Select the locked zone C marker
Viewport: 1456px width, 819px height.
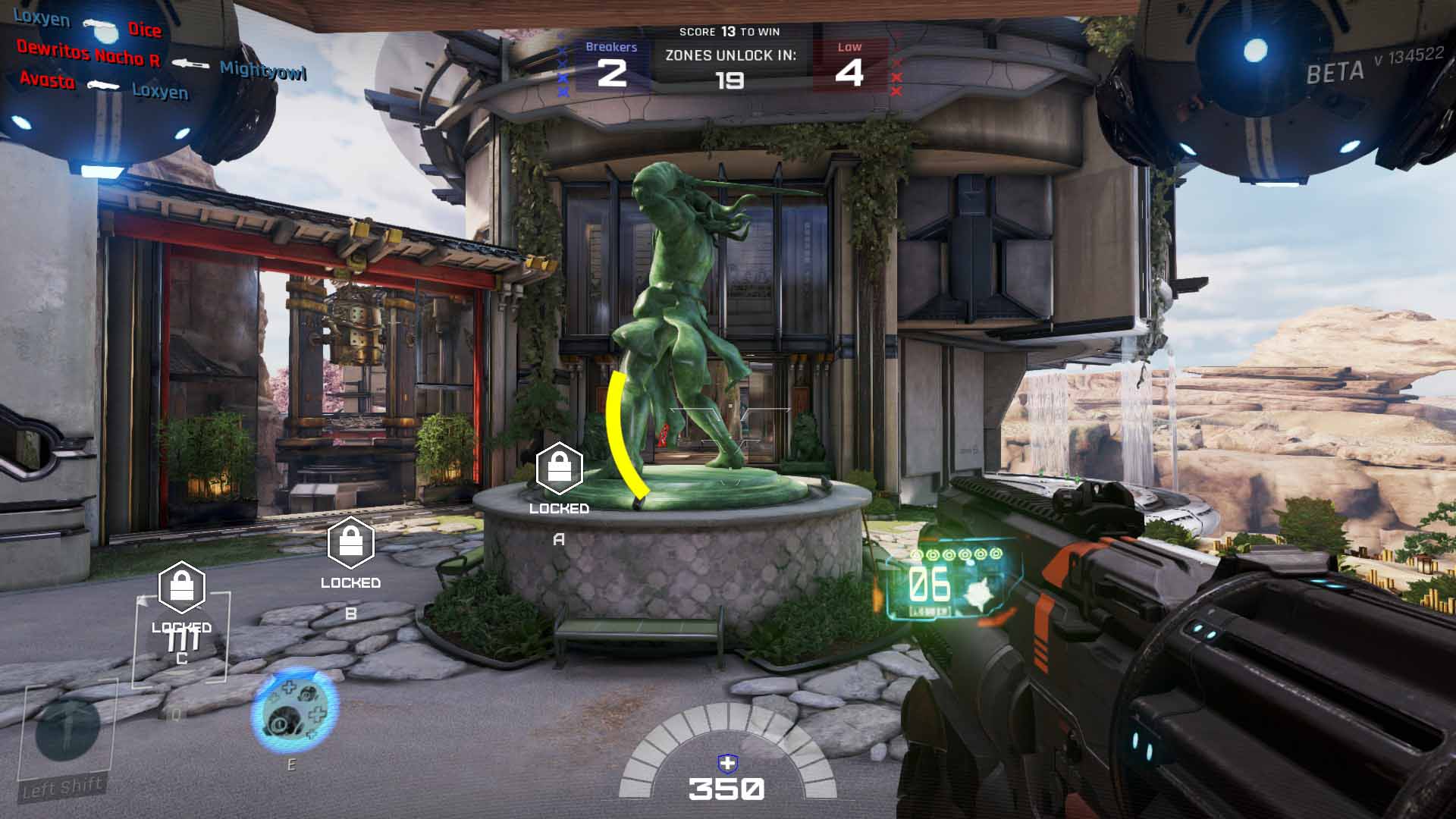[182, 588]
